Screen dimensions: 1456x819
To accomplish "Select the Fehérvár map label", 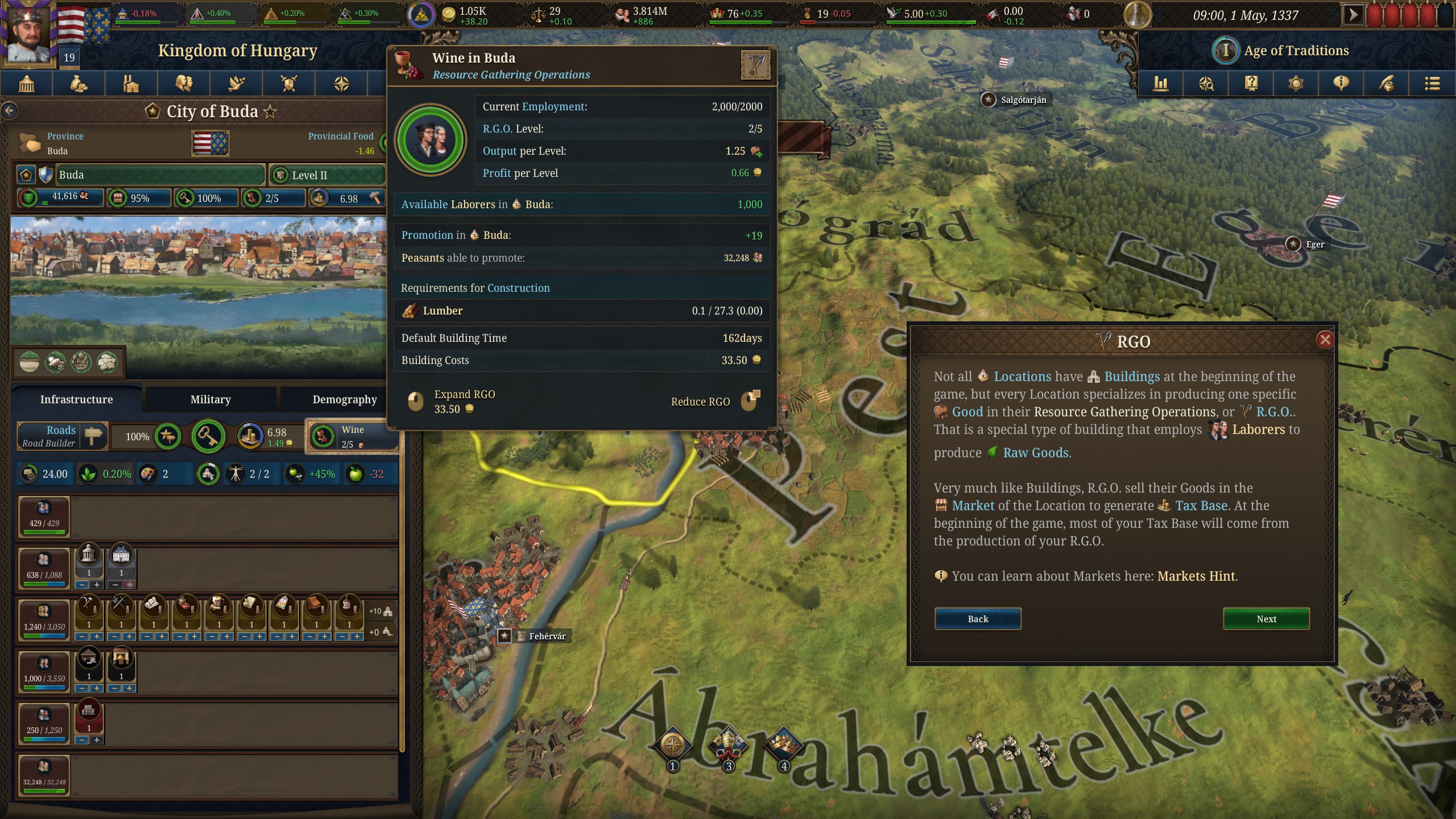I will [x=546, y=636].
